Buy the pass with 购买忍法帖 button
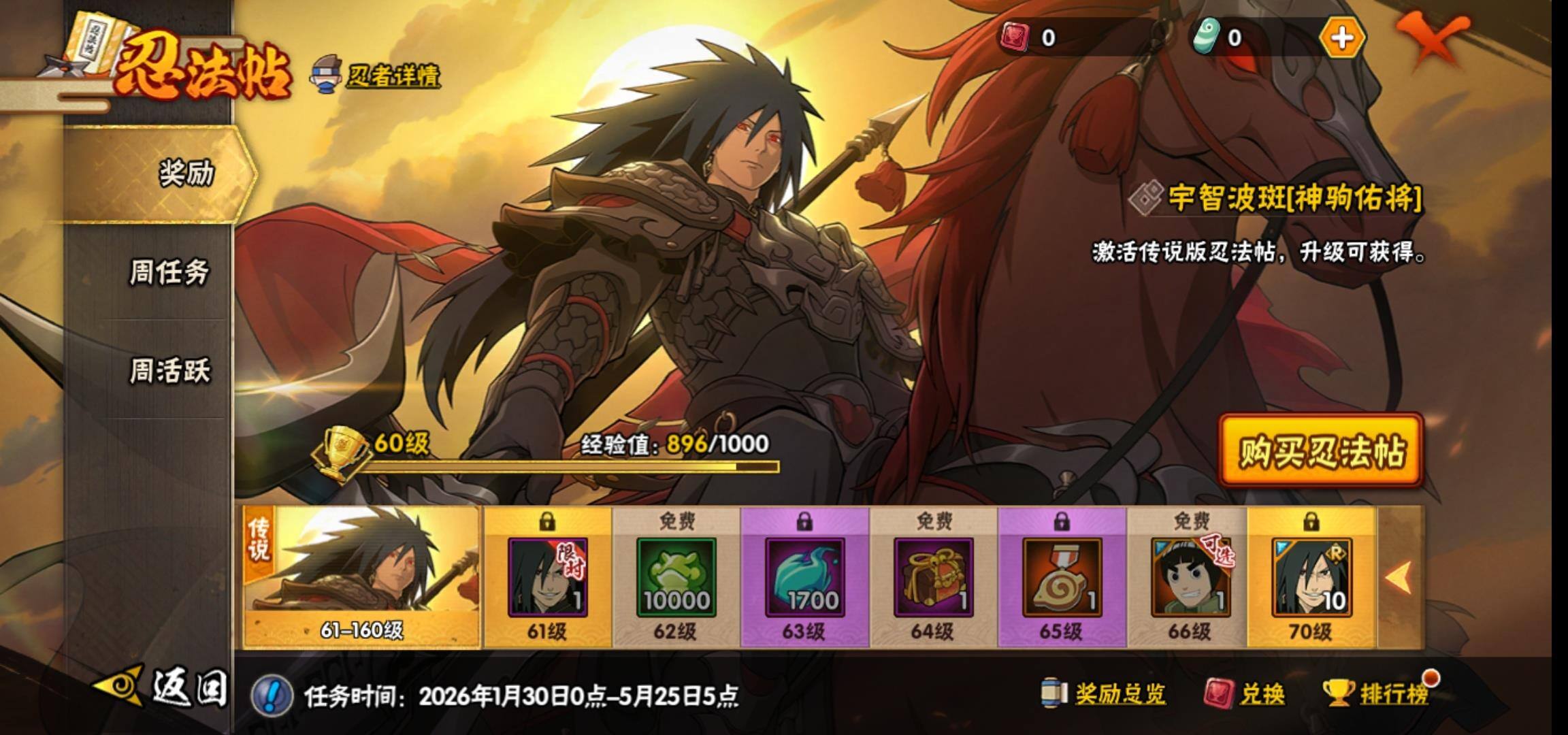1568x735 pixels. 1320,451
